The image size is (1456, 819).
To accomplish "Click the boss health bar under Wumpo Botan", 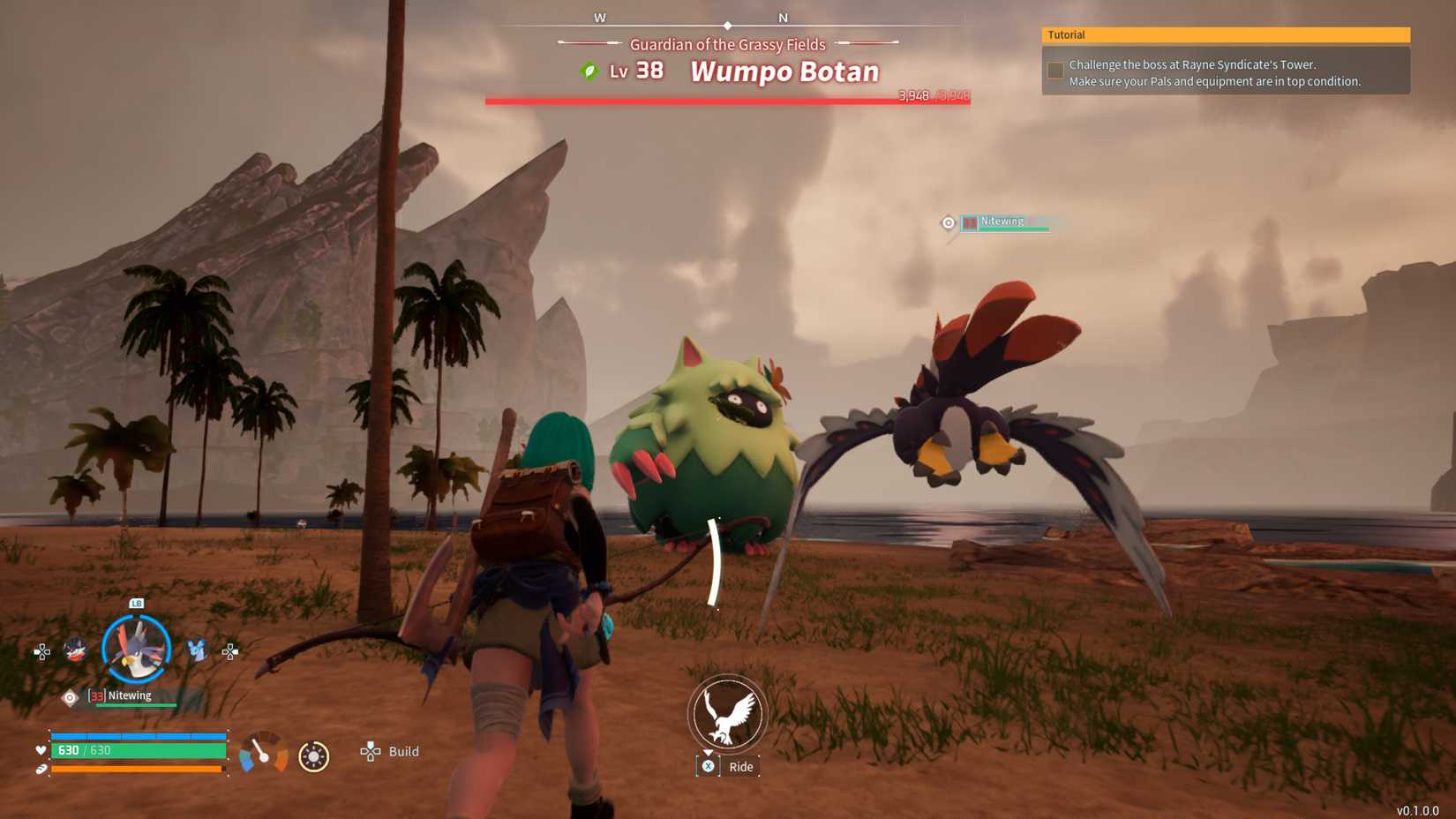I will click(x=726, y=99).
